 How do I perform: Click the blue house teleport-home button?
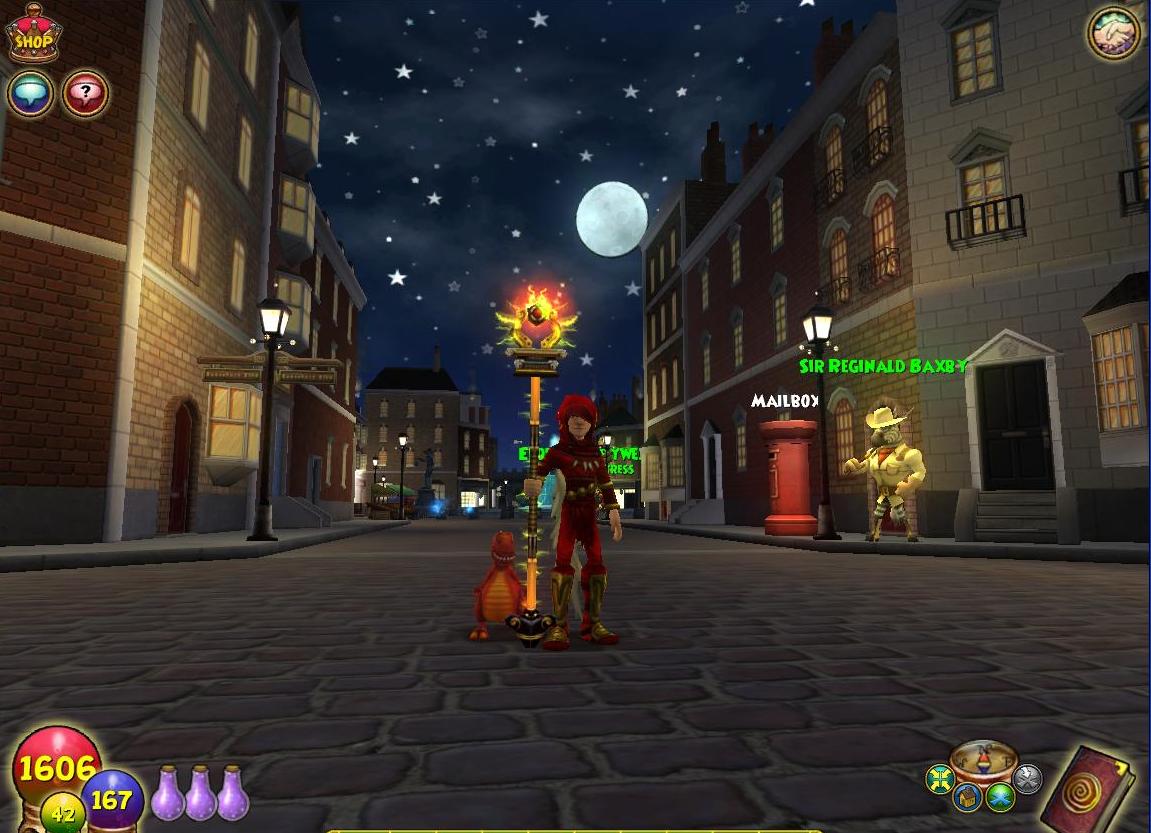967,797
